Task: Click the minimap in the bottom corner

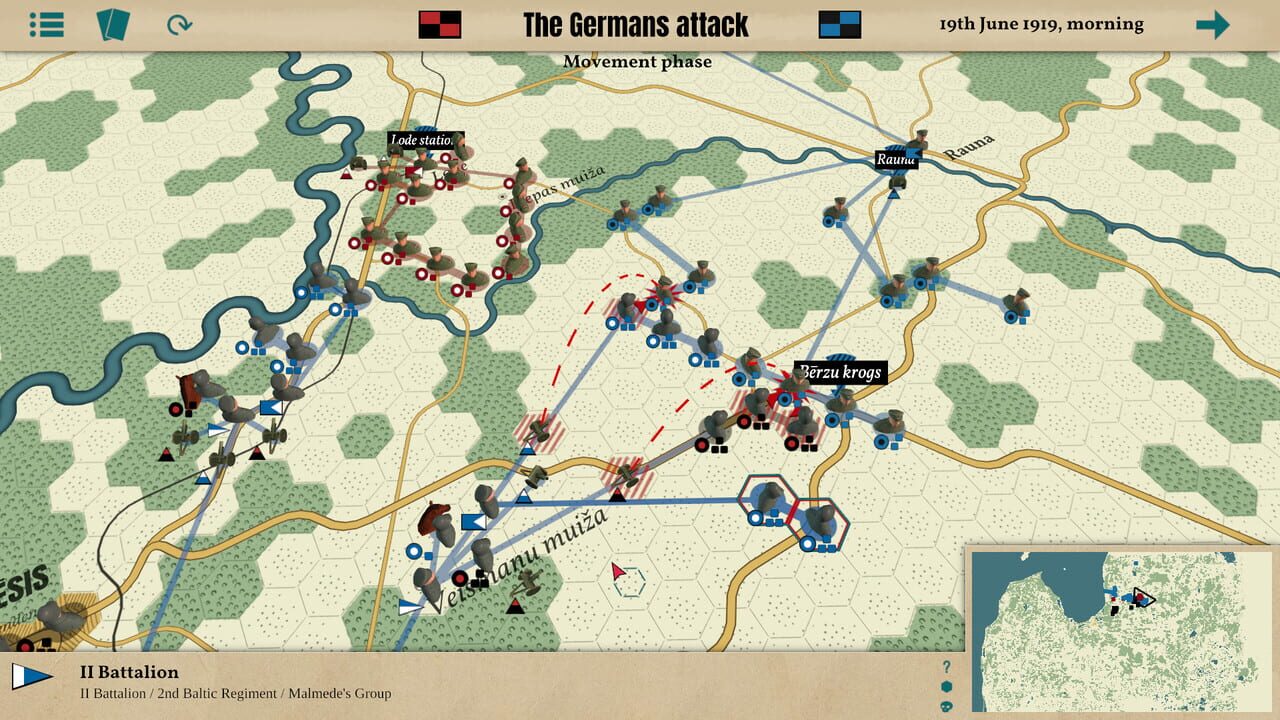Action: pyautogui.click(x=1120, y=630)
